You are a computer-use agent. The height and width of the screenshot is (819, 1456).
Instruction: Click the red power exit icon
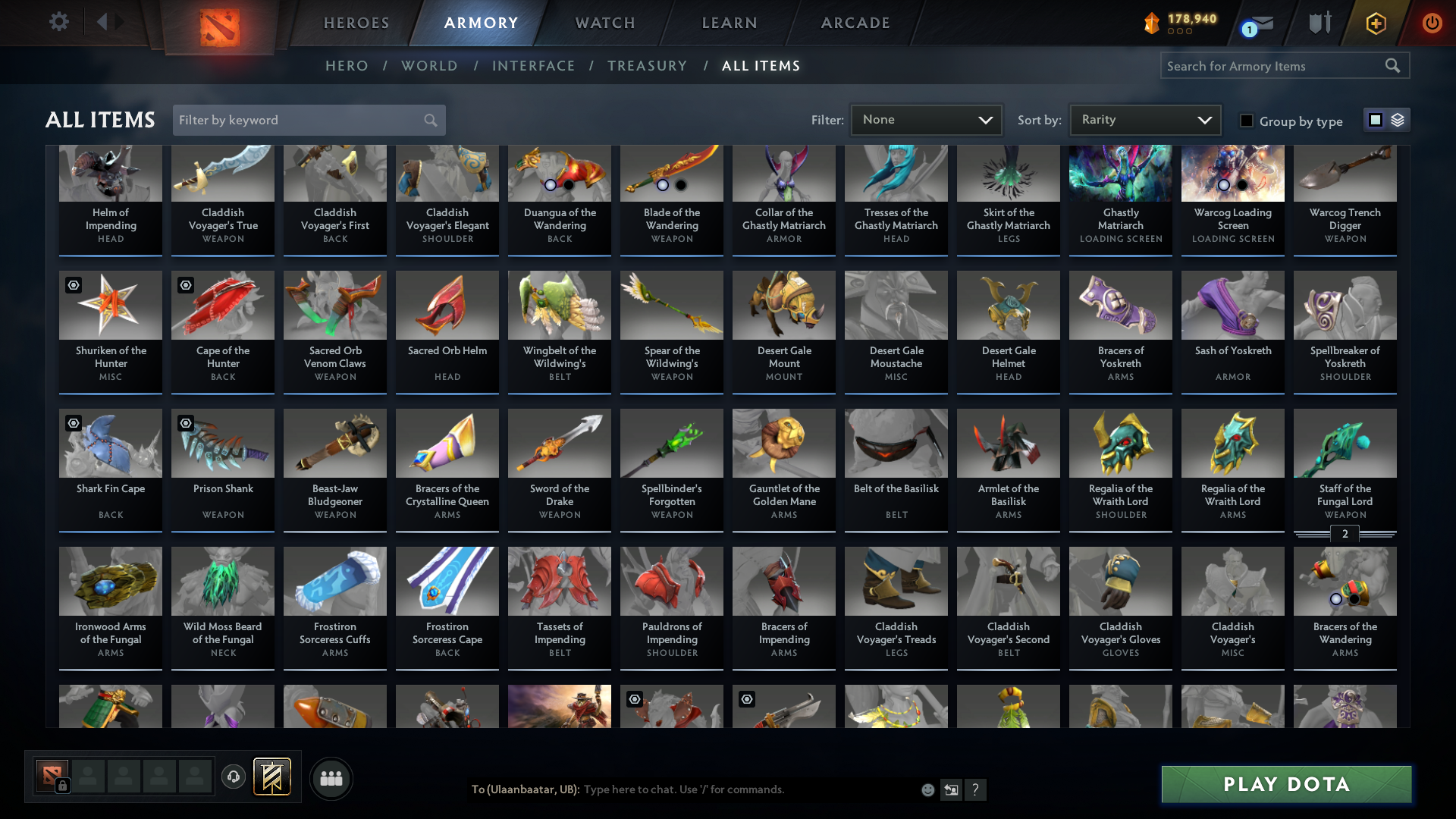1432,23
